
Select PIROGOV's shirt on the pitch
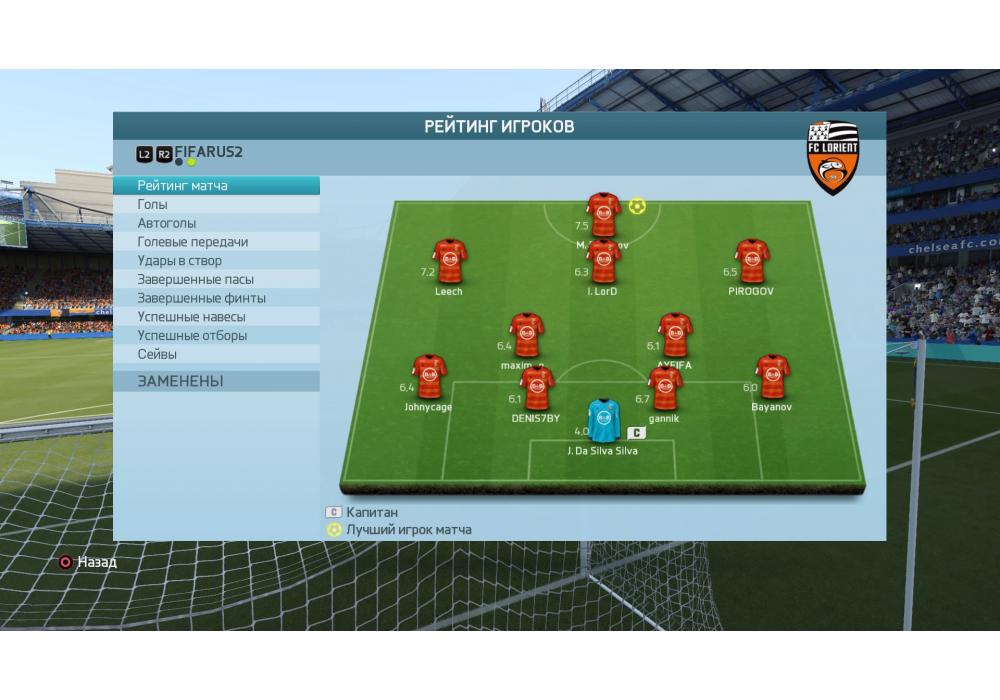coord(751,261)
